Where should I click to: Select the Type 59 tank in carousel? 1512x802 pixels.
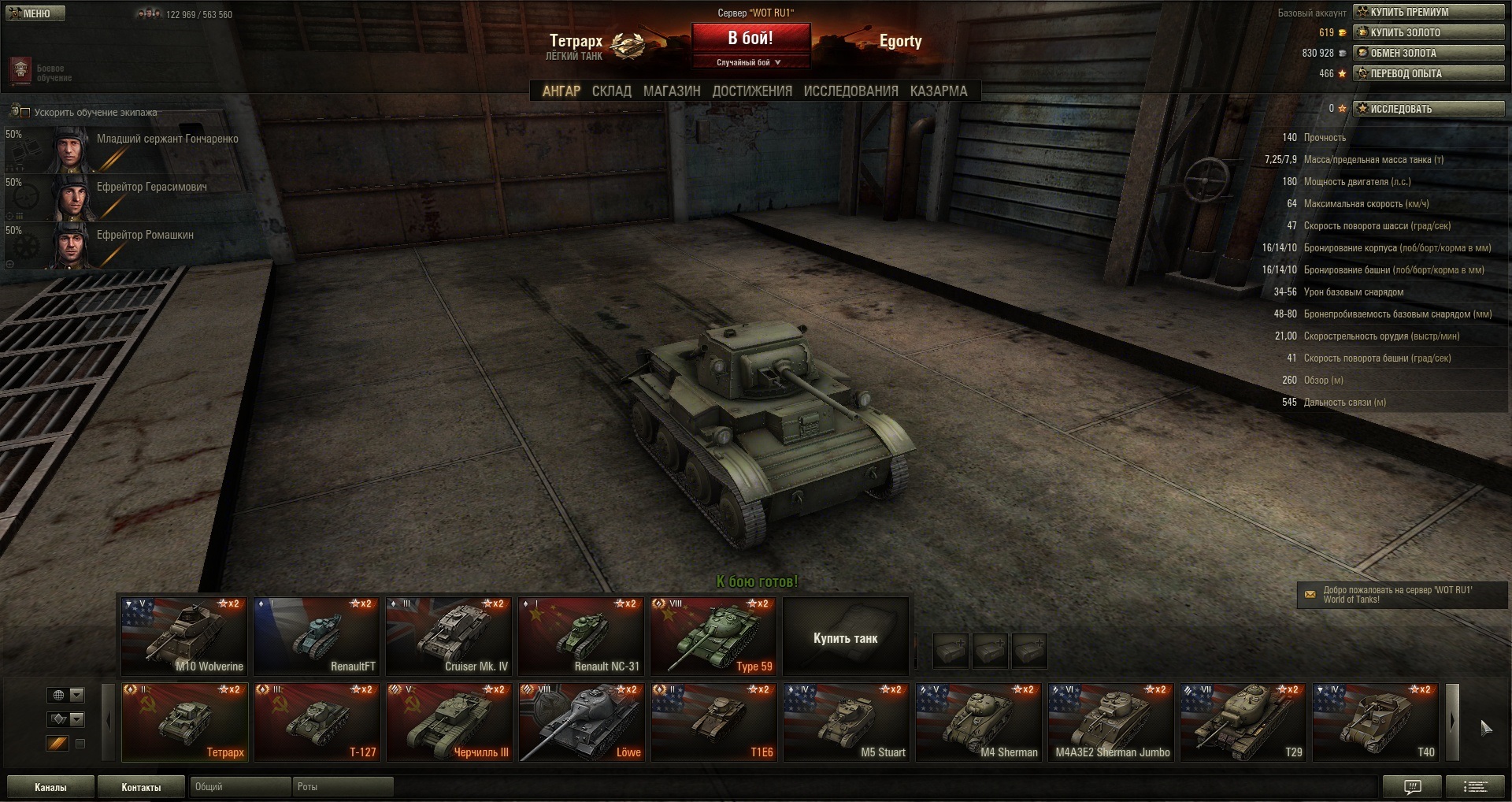point(713,637)
